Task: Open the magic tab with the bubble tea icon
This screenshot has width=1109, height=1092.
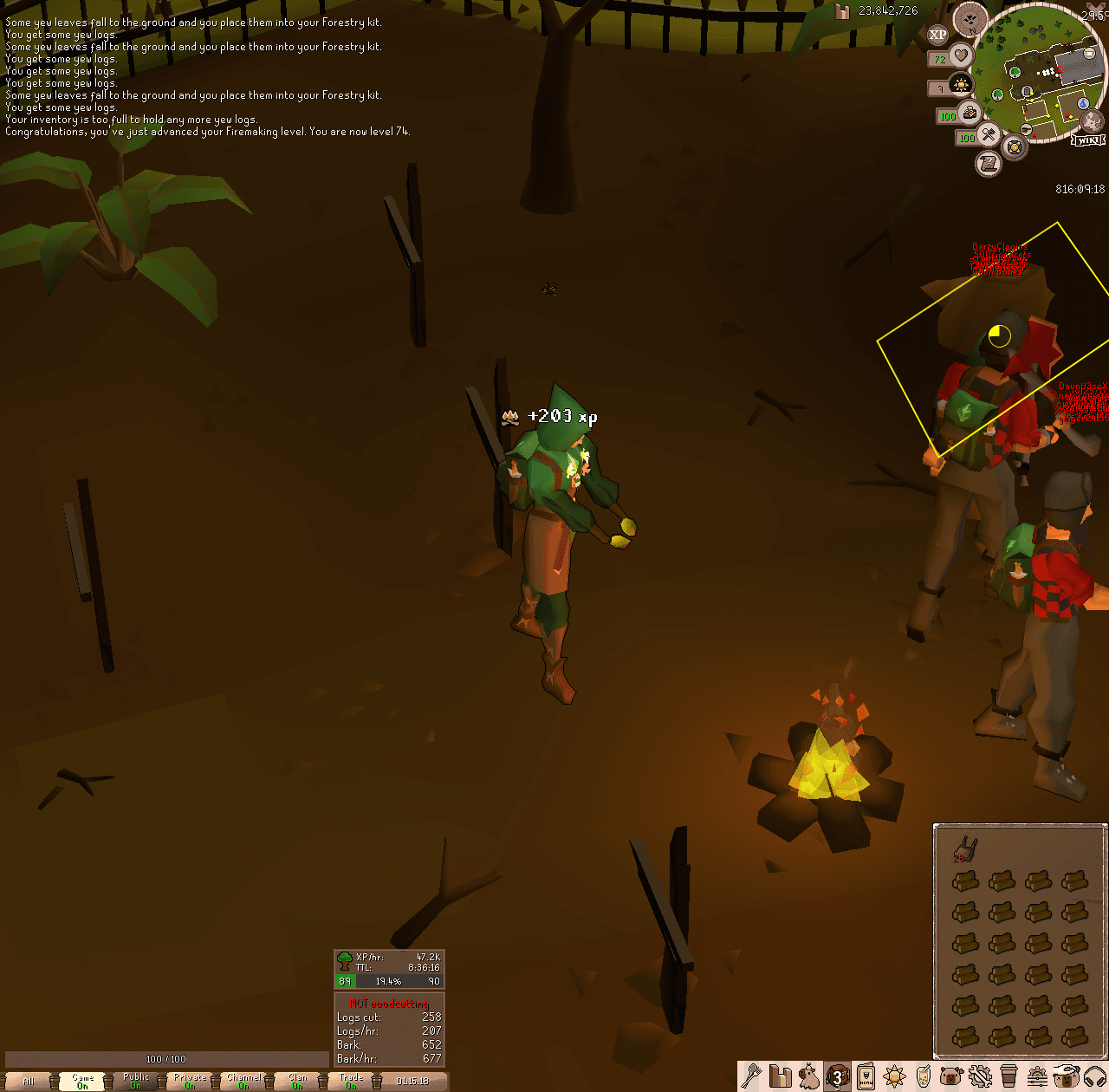Action: [x=922, y=1077]
